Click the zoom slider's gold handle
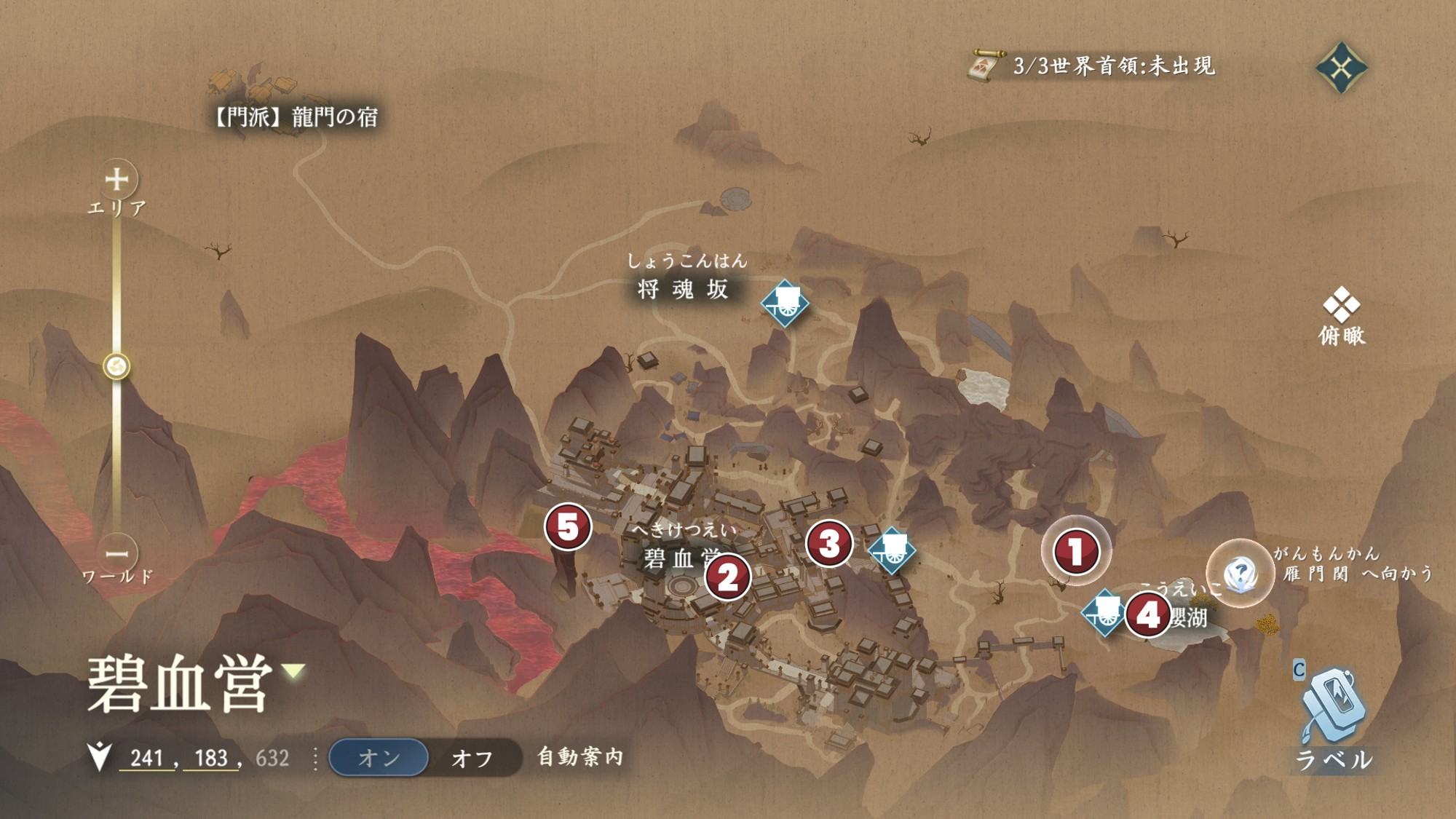The width and height of the screenshot is (1456, 819). tap(117, 365)
